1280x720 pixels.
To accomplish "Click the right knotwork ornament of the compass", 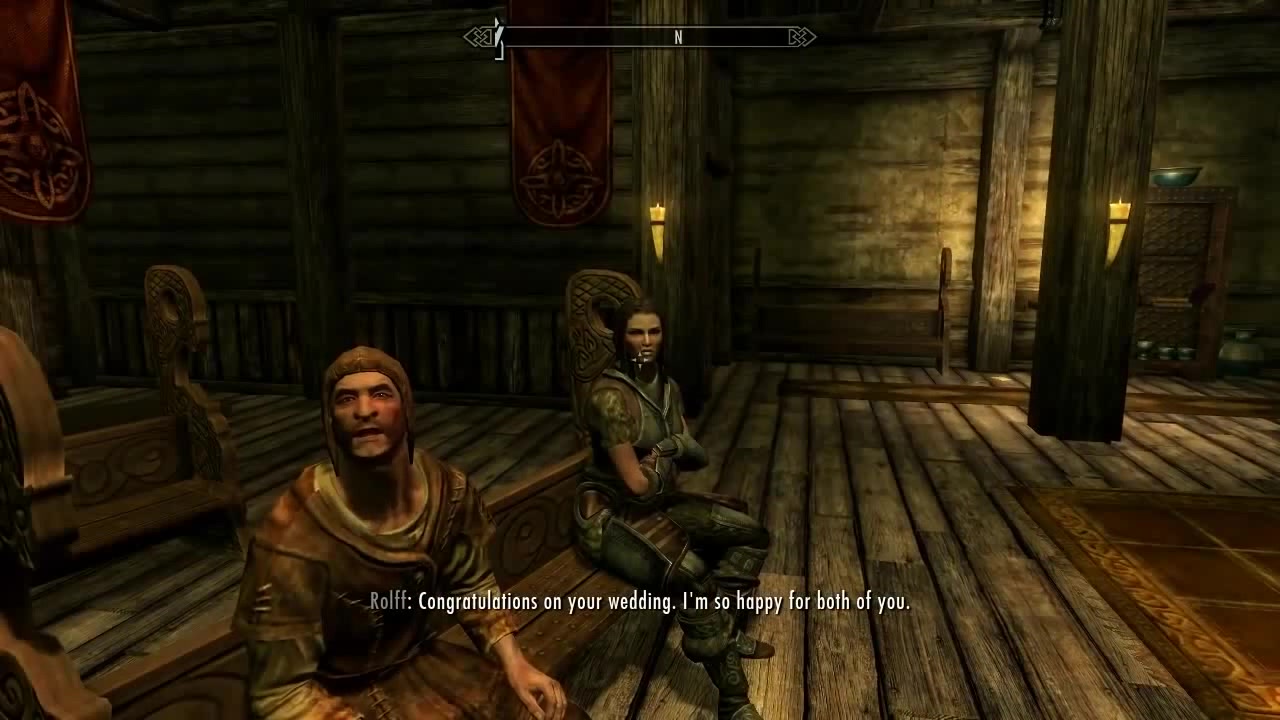I will (x=801, y=37).
